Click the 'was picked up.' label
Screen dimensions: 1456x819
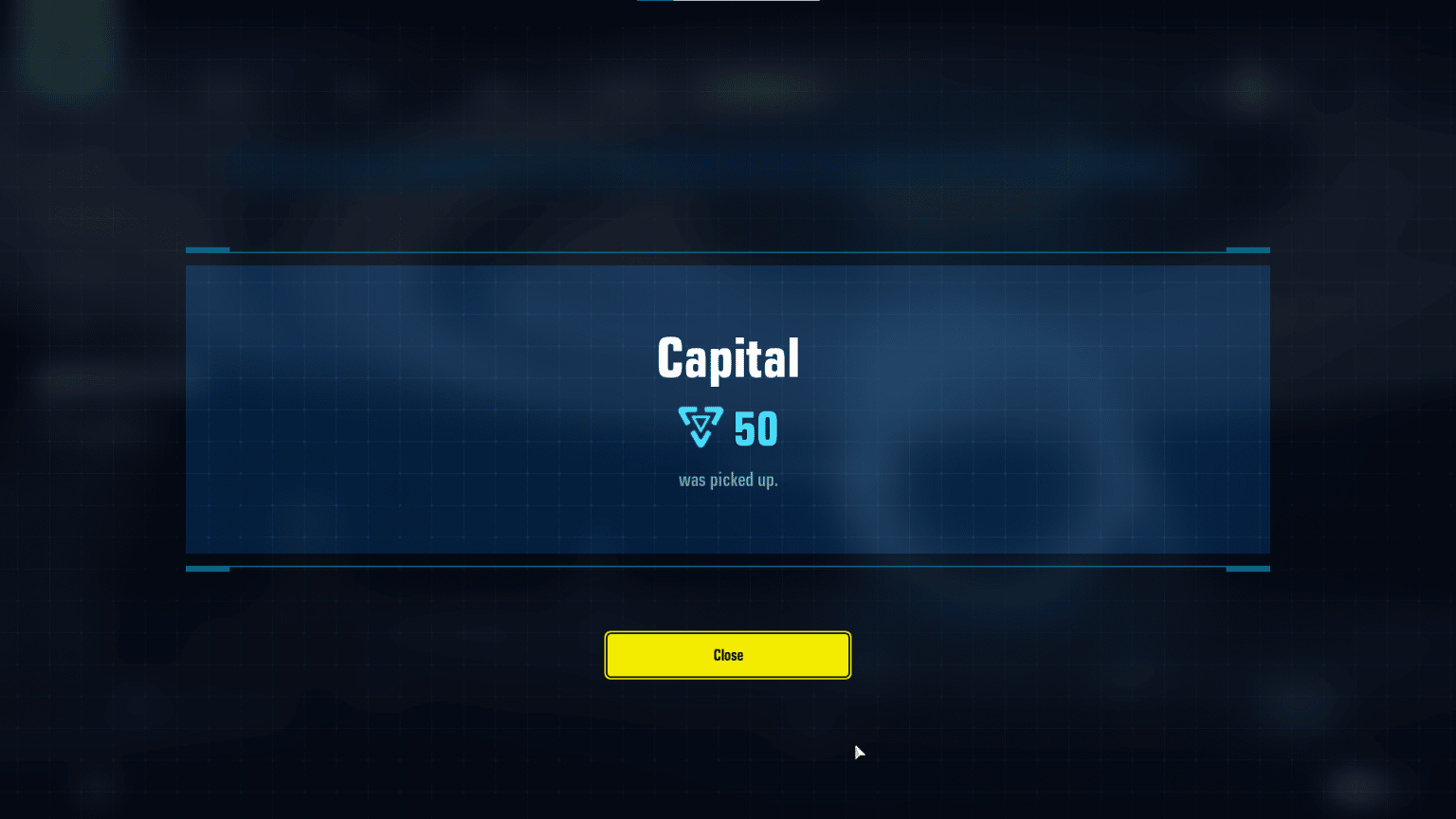(728, 480)
